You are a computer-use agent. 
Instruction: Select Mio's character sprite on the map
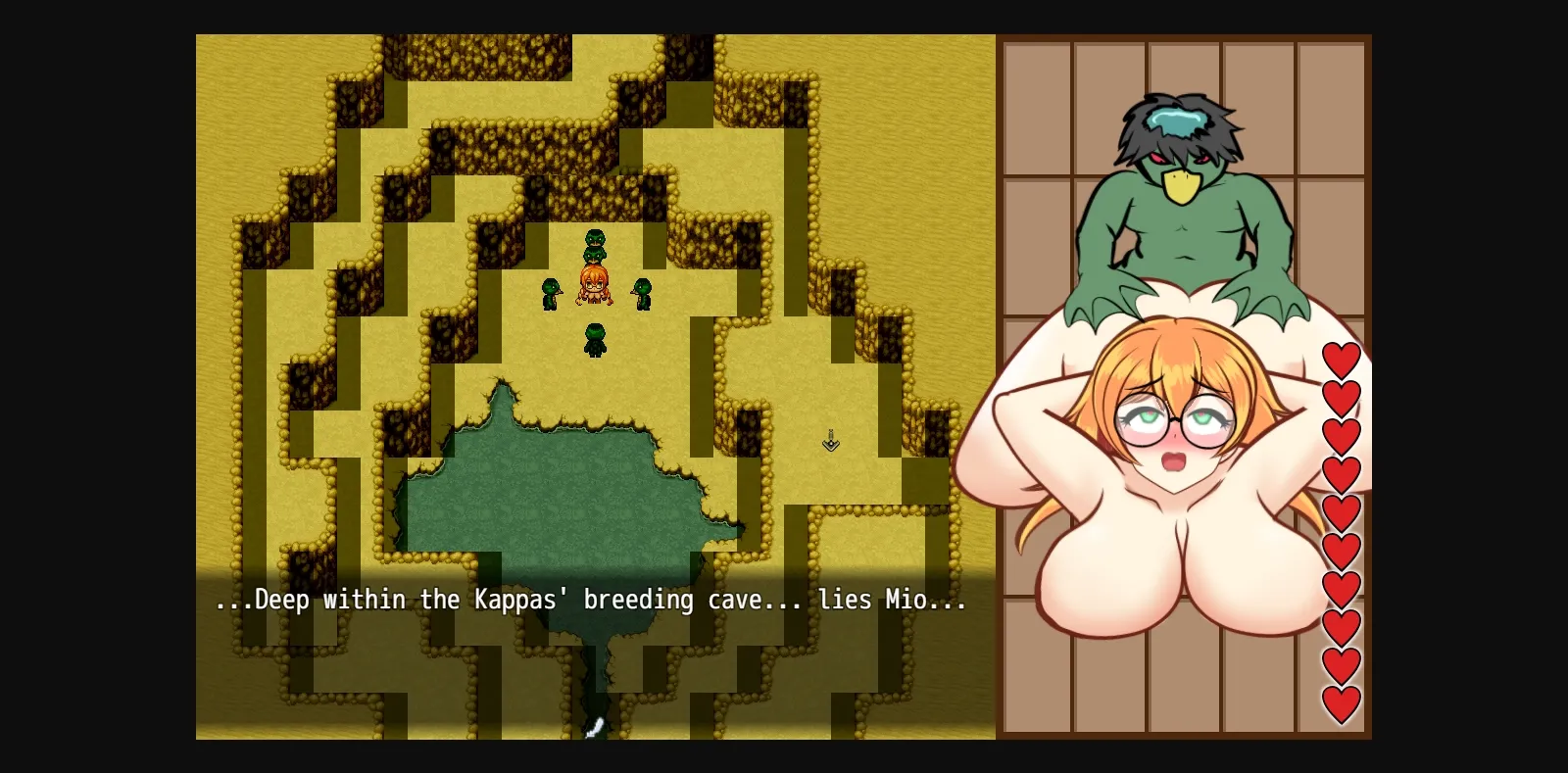(x=593, y=282)
